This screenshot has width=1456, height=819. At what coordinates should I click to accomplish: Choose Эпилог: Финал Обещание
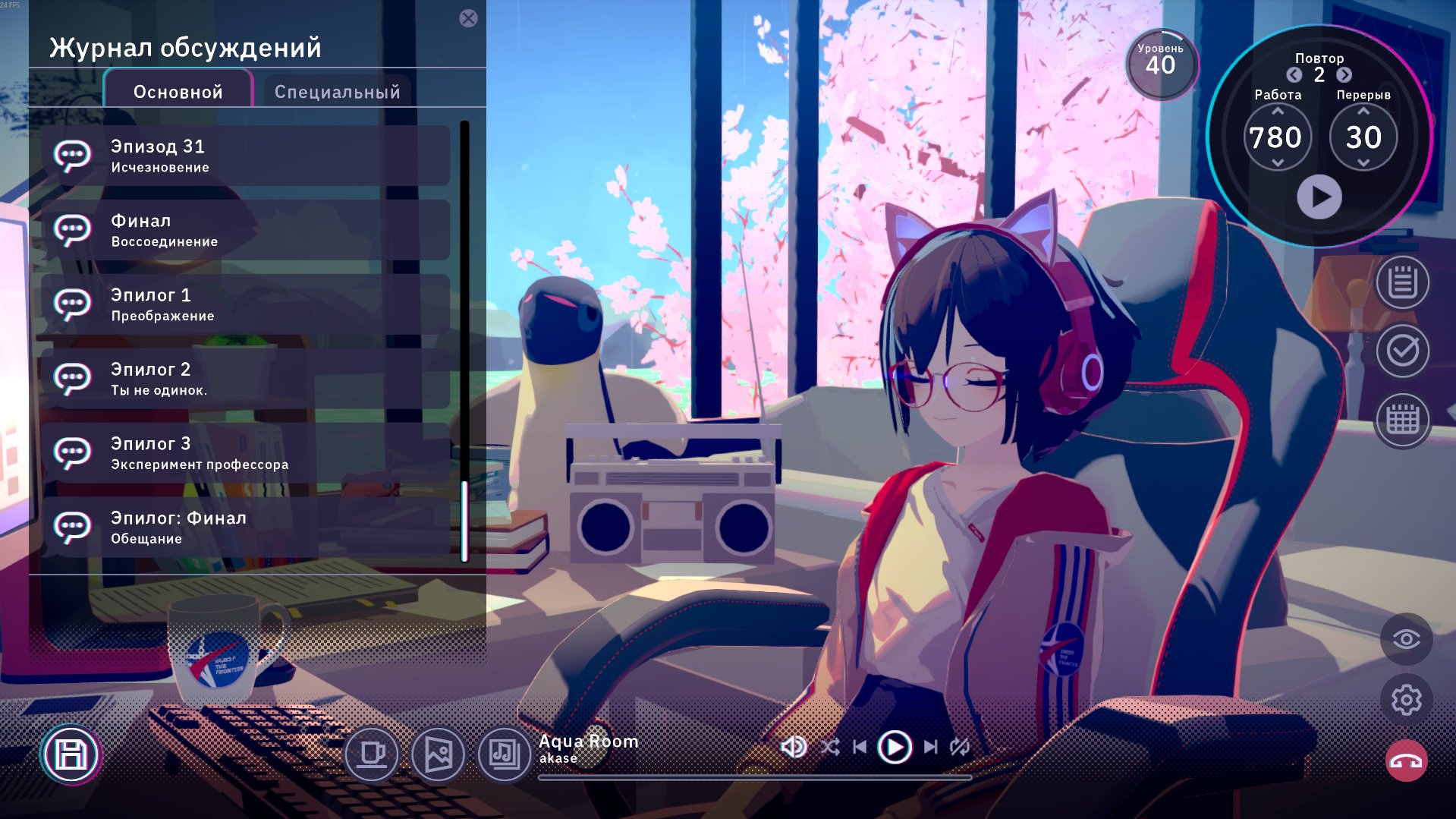tap(245, 528)
